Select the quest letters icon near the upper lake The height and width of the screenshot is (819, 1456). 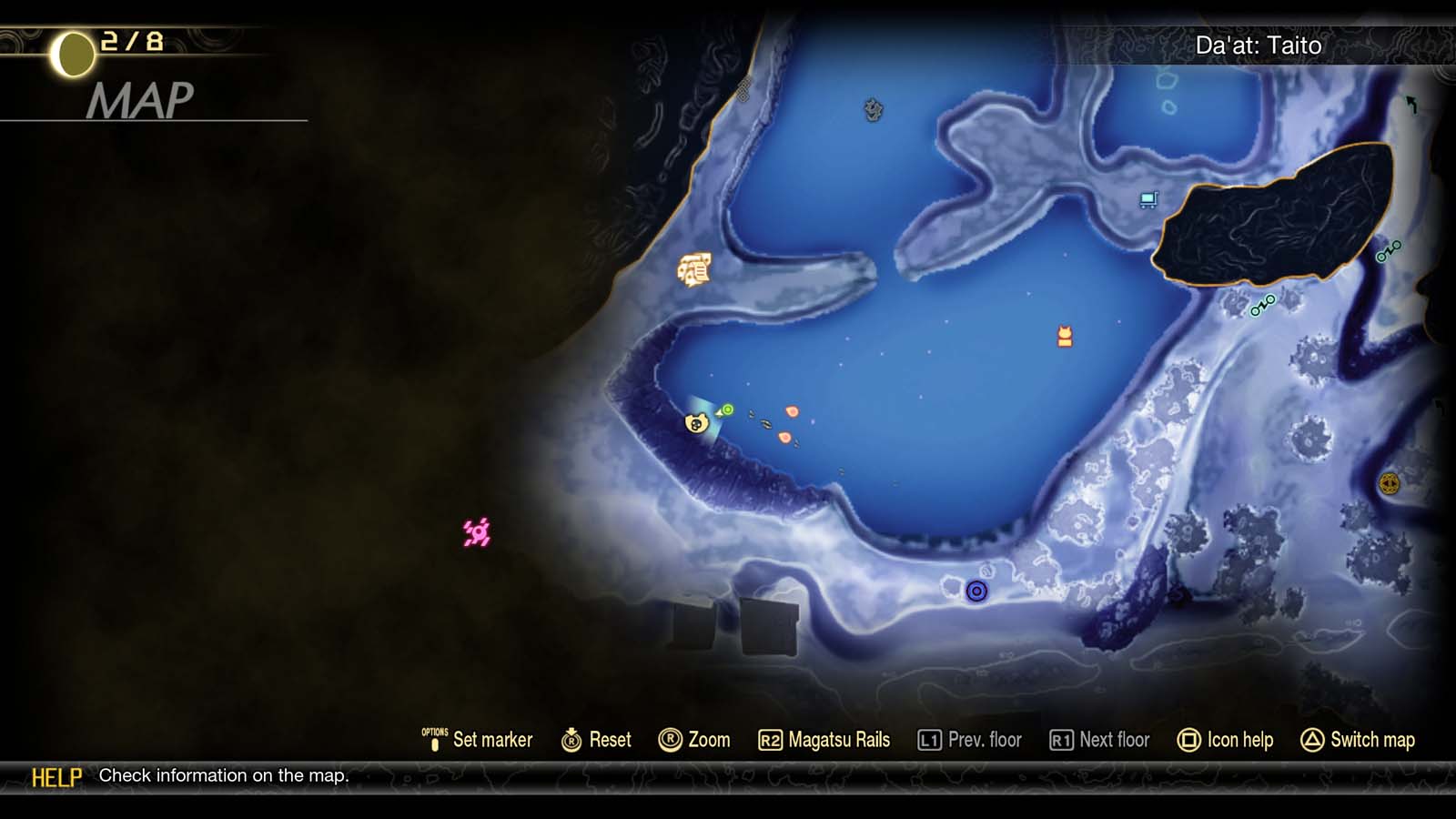point(695,270)
